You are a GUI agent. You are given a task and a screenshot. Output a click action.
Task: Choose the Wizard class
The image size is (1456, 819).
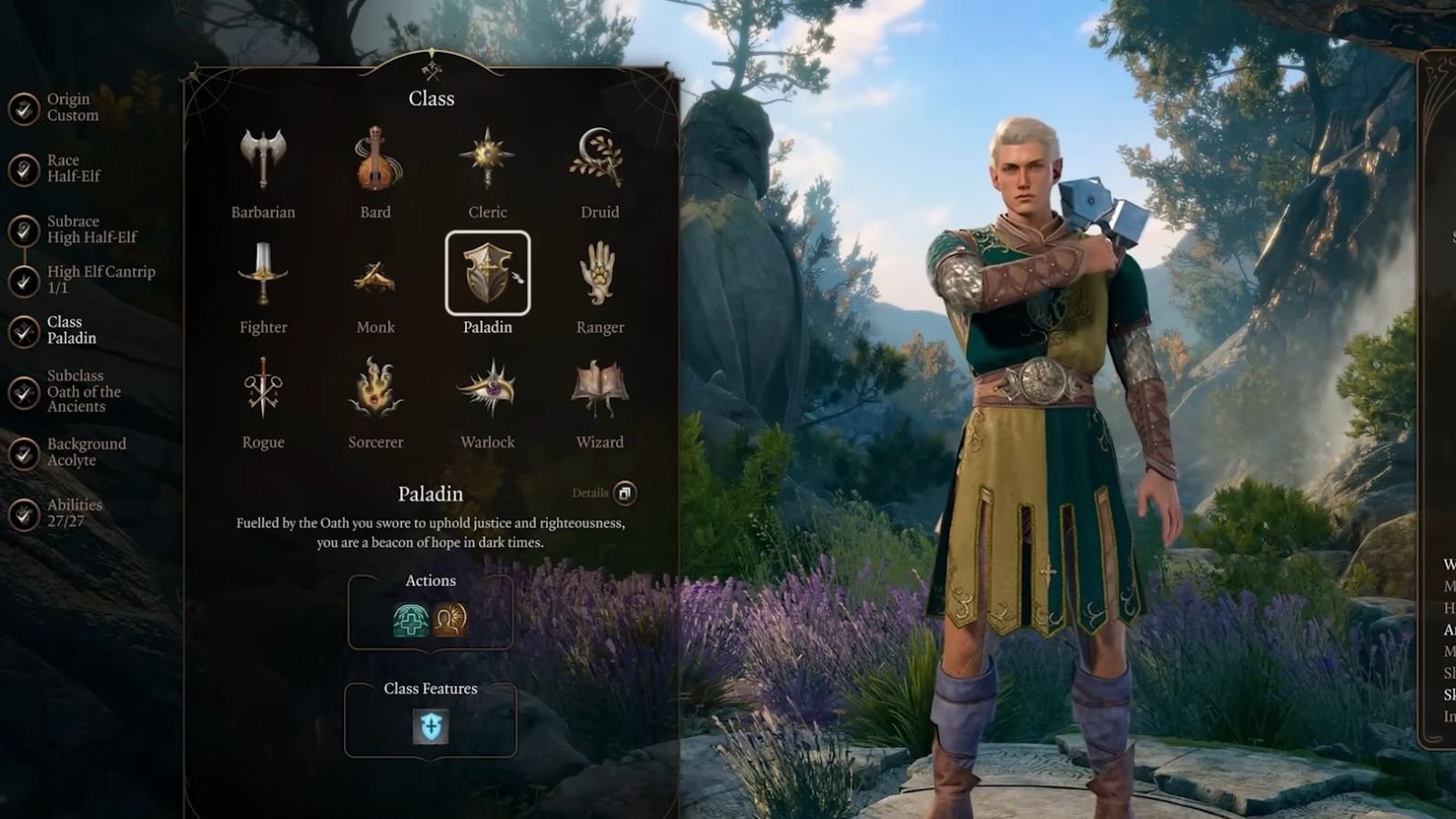point(599,389)
